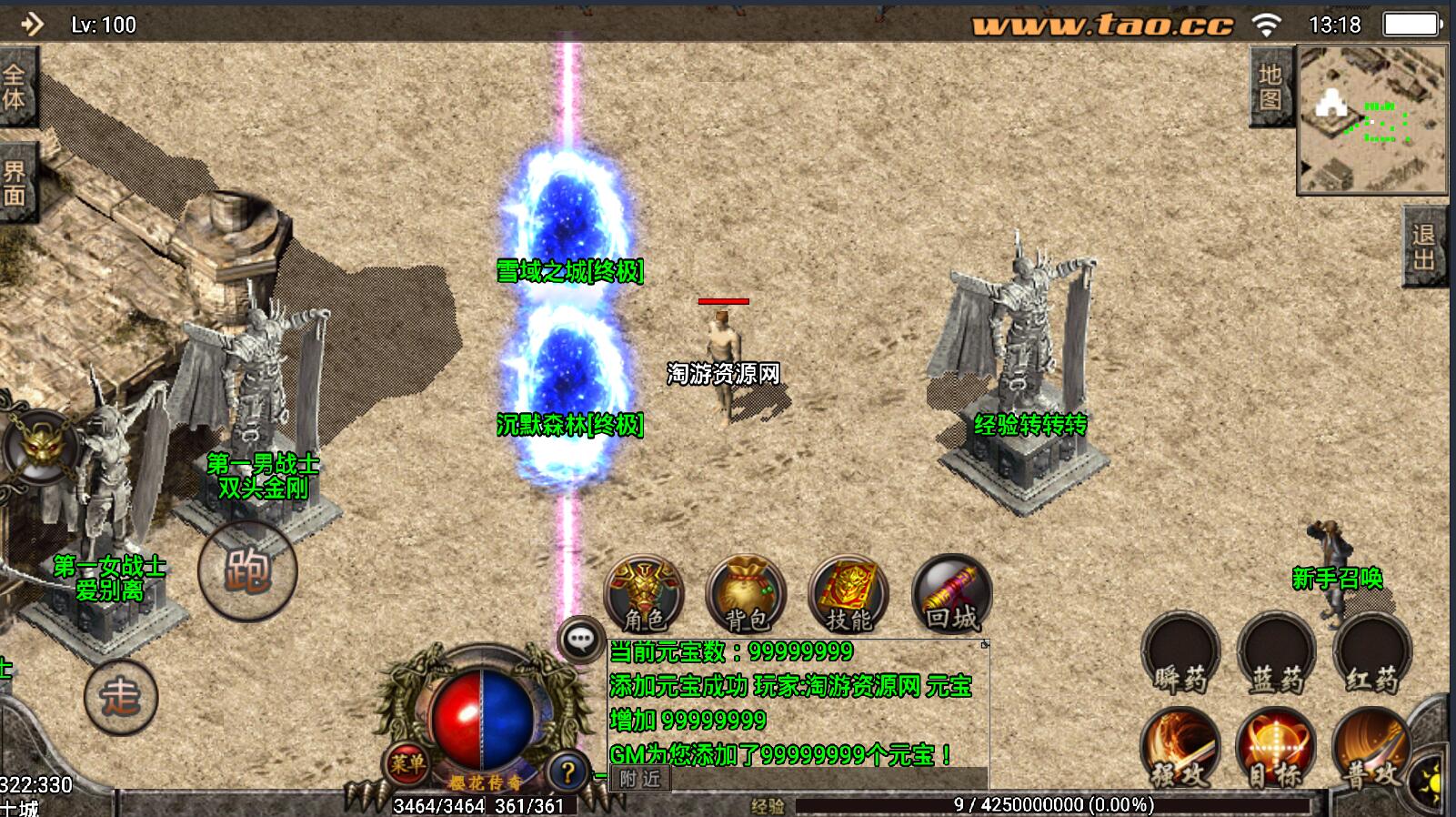Open the 角色 character panel
This screenshot has width=1456, height=817.
(644, 594)
